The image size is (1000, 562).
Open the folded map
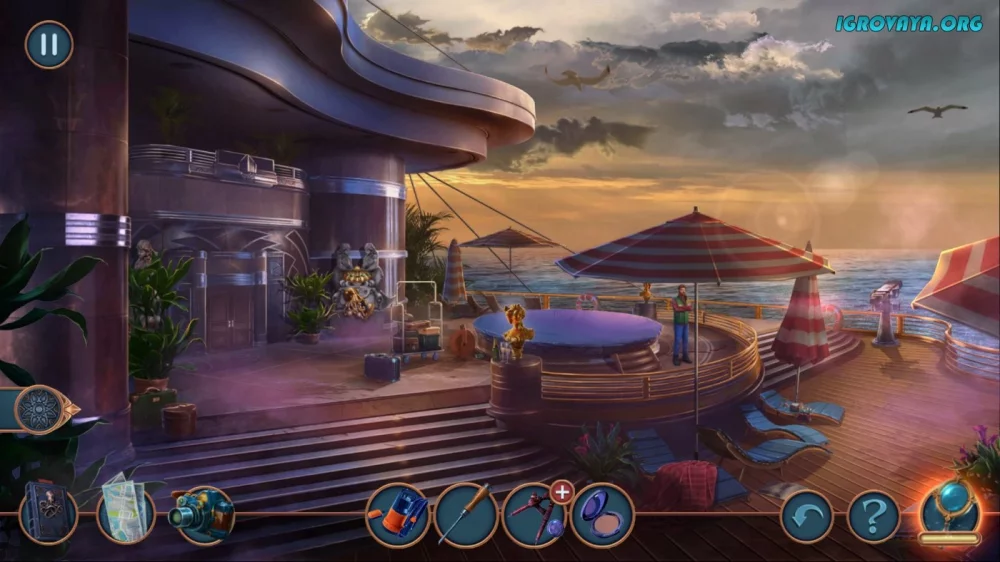tap(126, 515)
